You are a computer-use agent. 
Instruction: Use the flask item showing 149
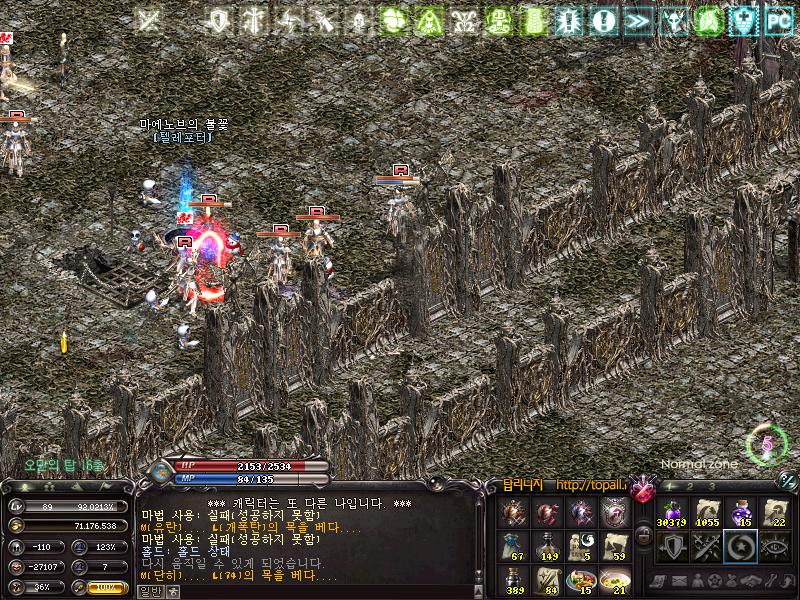[x=548, y=546]
